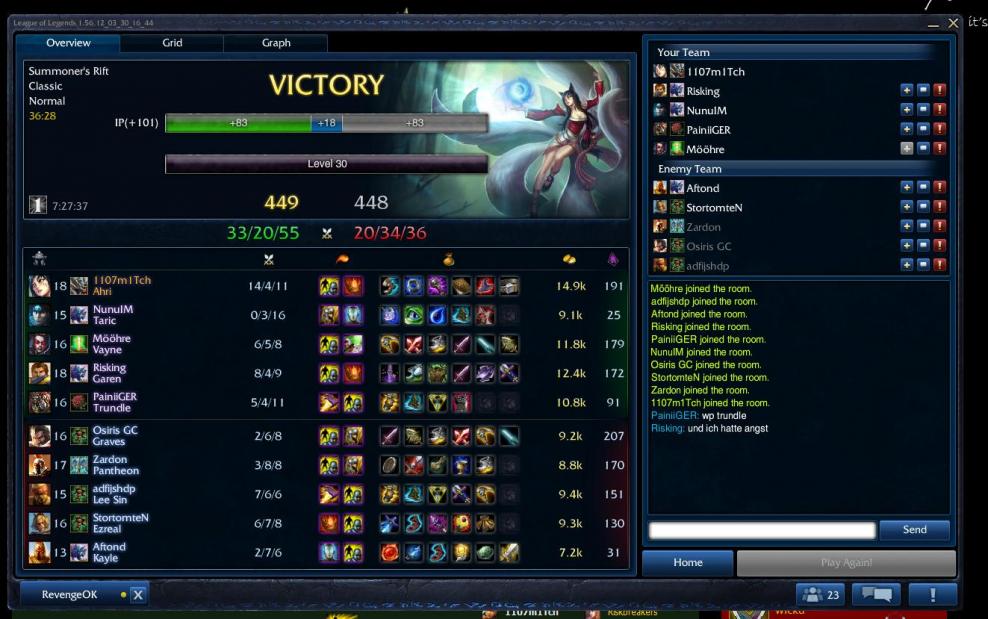The height and width of the screenshot is (619, 988).
Task: Click the Play Again! button
Action: pyautogui.click(x=846, y=563)
